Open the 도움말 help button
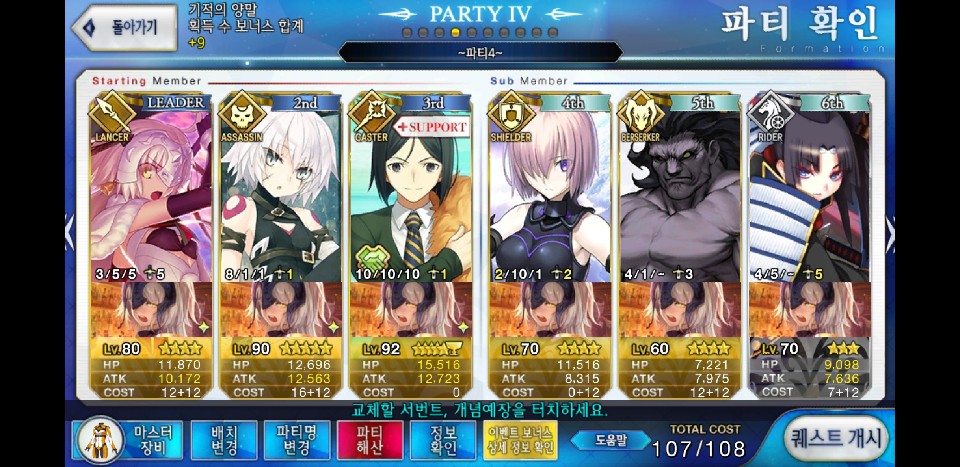 point(608,438)
